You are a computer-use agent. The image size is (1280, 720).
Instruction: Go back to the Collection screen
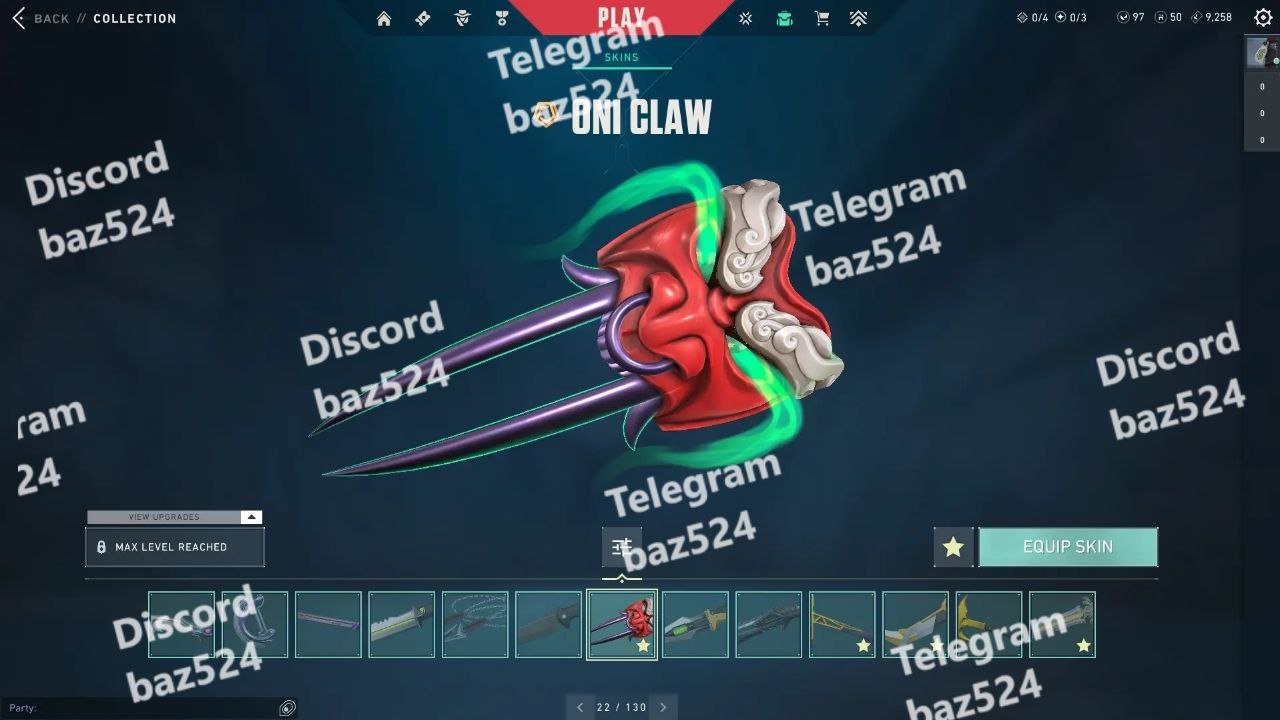point(40,18)
